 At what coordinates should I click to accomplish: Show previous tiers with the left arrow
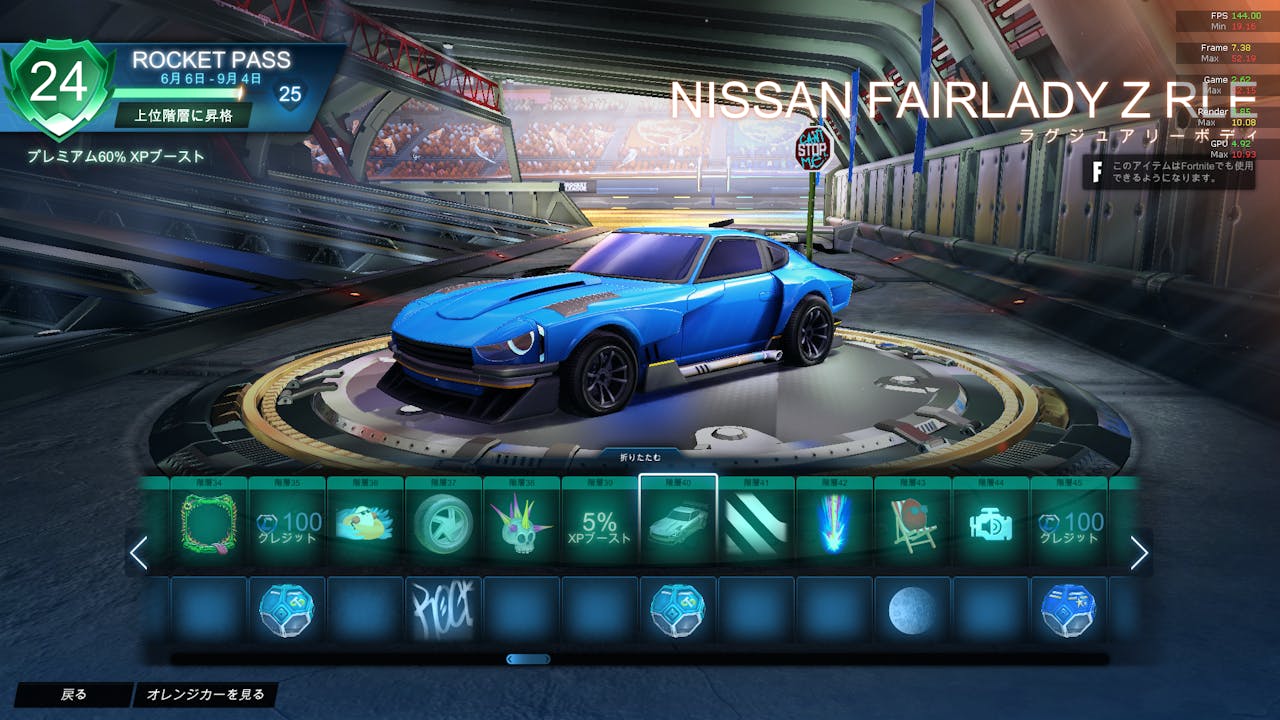tap(139, 553)
